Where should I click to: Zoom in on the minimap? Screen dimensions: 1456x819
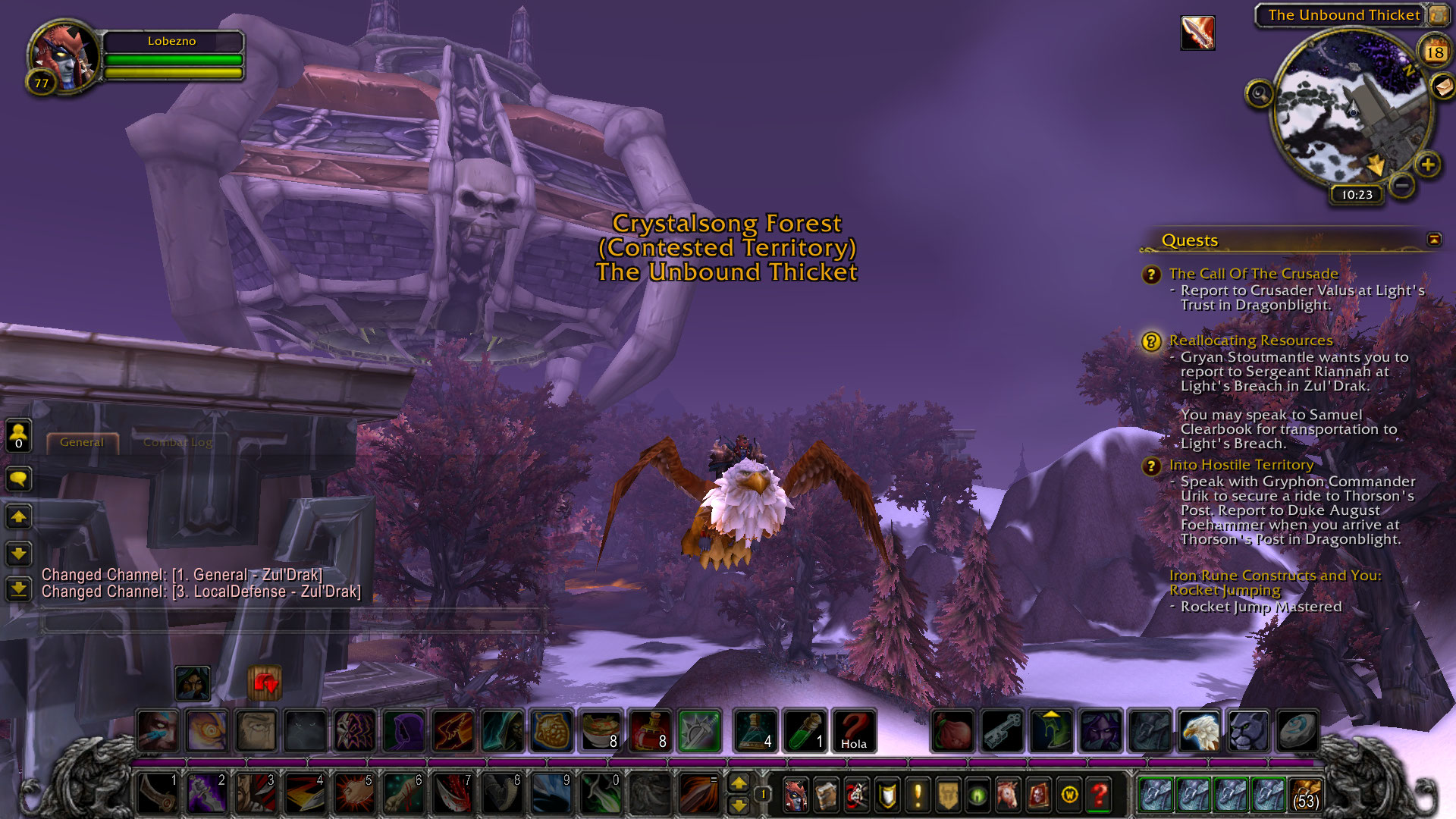[x=1428, y=165]
